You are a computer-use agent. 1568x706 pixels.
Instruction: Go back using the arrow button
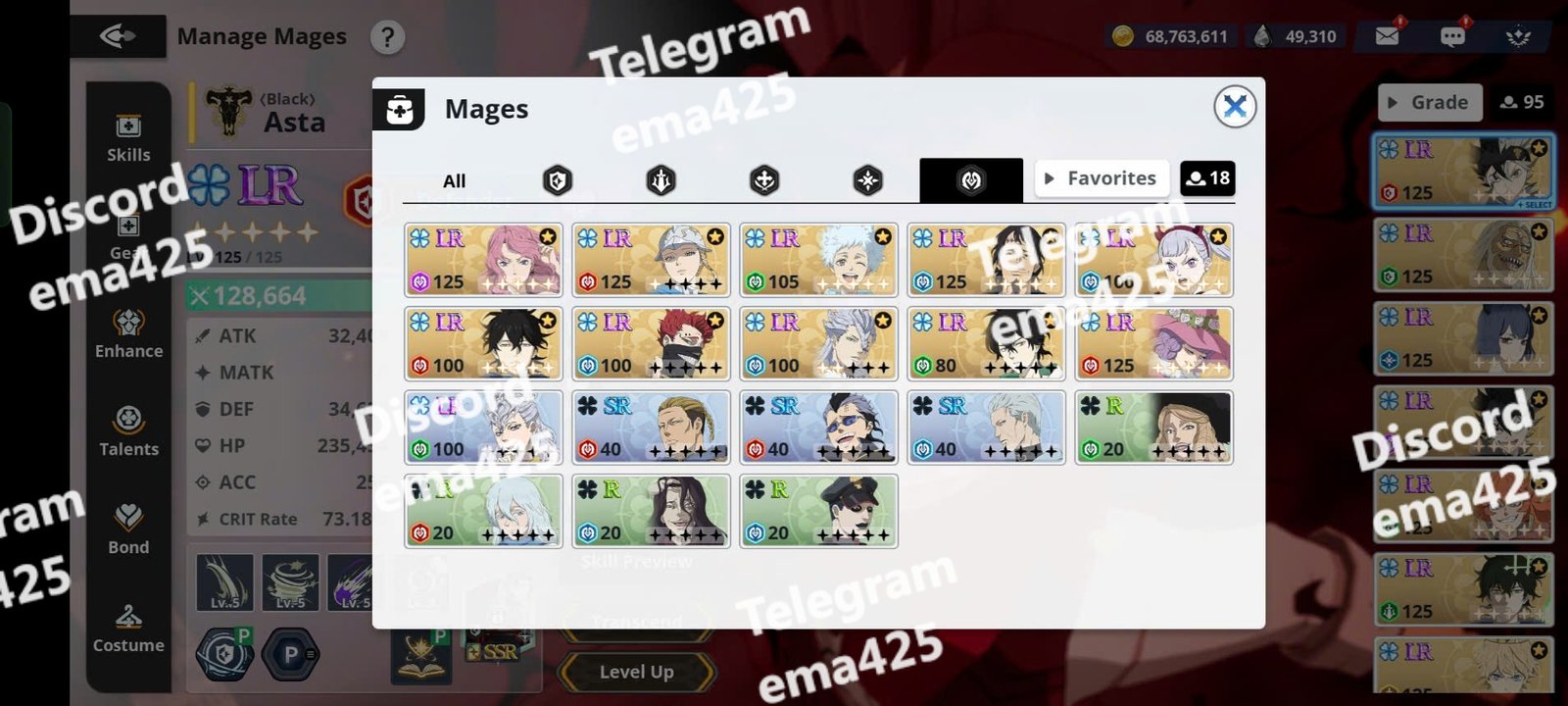coord(118,37)
